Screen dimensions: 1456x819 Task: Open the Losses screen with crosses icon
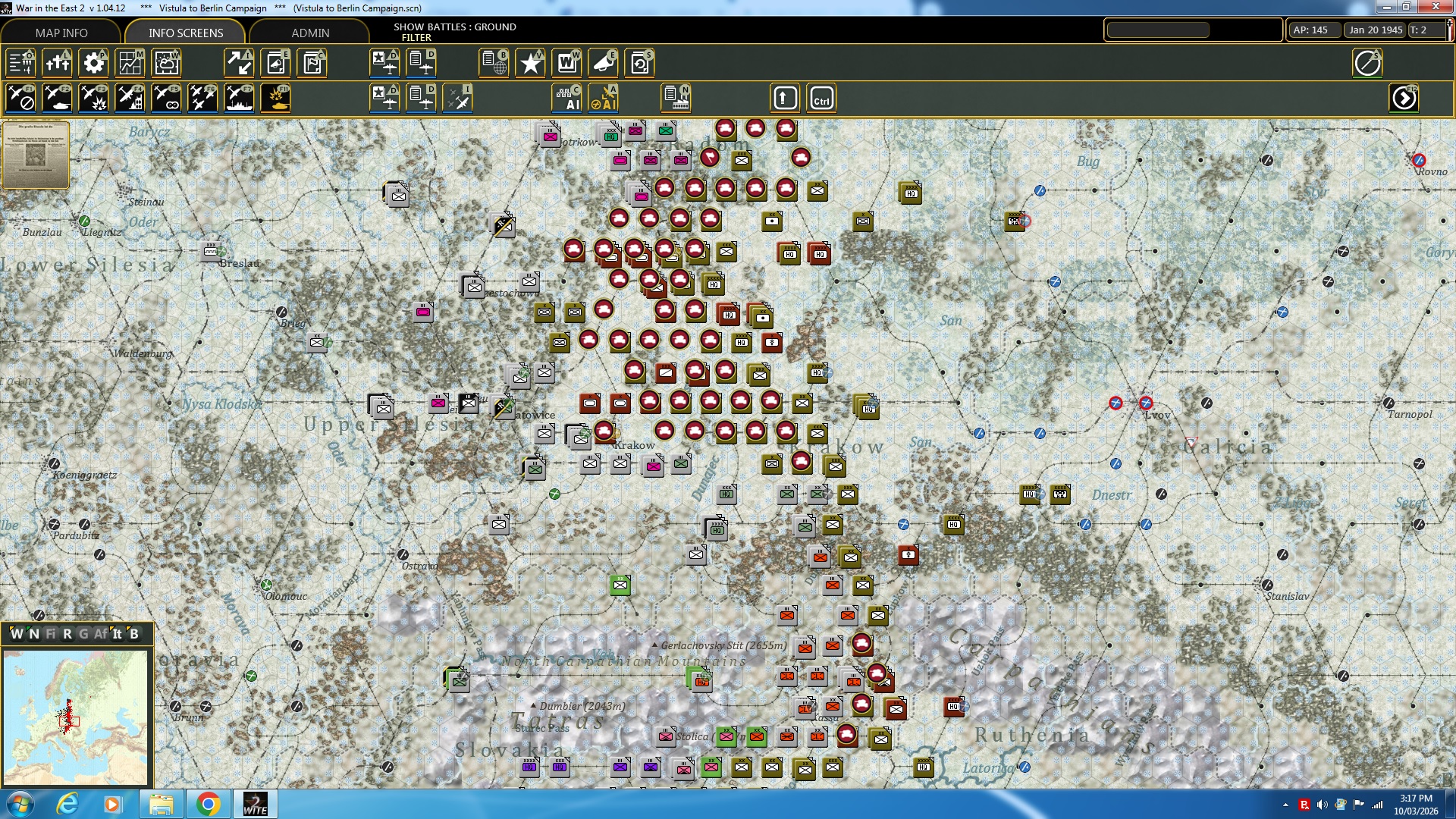coord(58,63)
